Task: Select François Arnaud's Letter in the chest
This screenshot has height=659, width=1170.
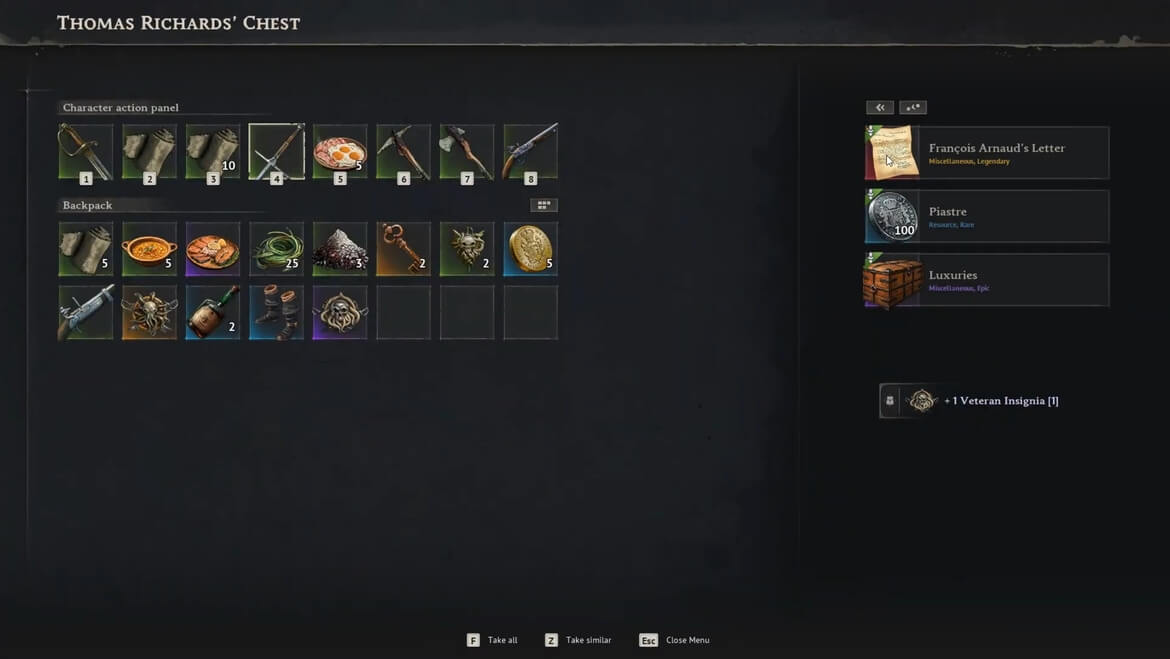Action: point(986,153)
